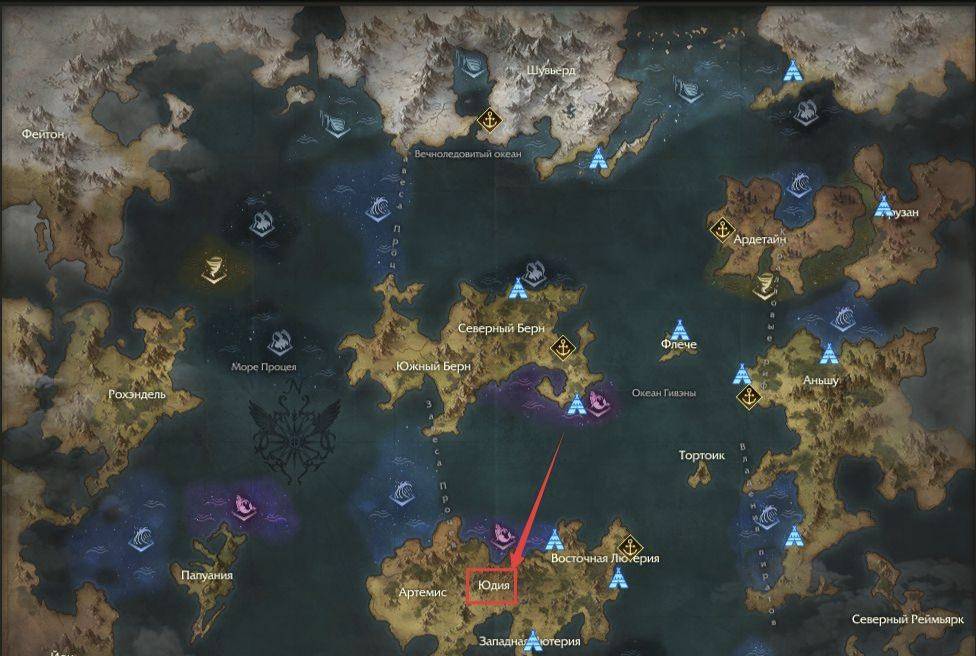Viewport: 976px width, 656px height.
Task: Select the anchor port marker beside Ардетайн
Action: [x=719, y=230]
